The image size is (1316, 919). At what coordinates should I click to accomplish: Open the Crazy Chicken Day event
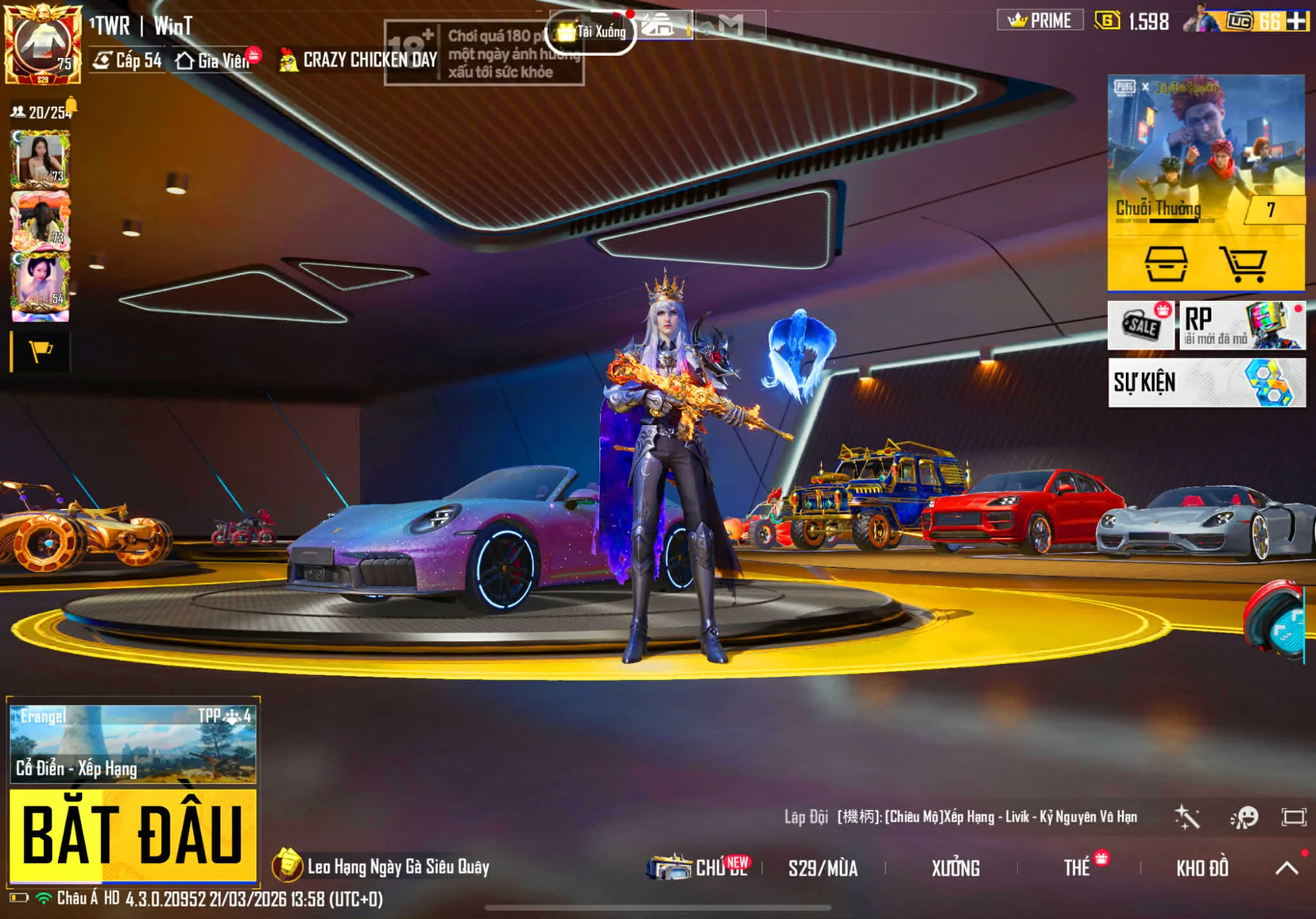(359, 61)
